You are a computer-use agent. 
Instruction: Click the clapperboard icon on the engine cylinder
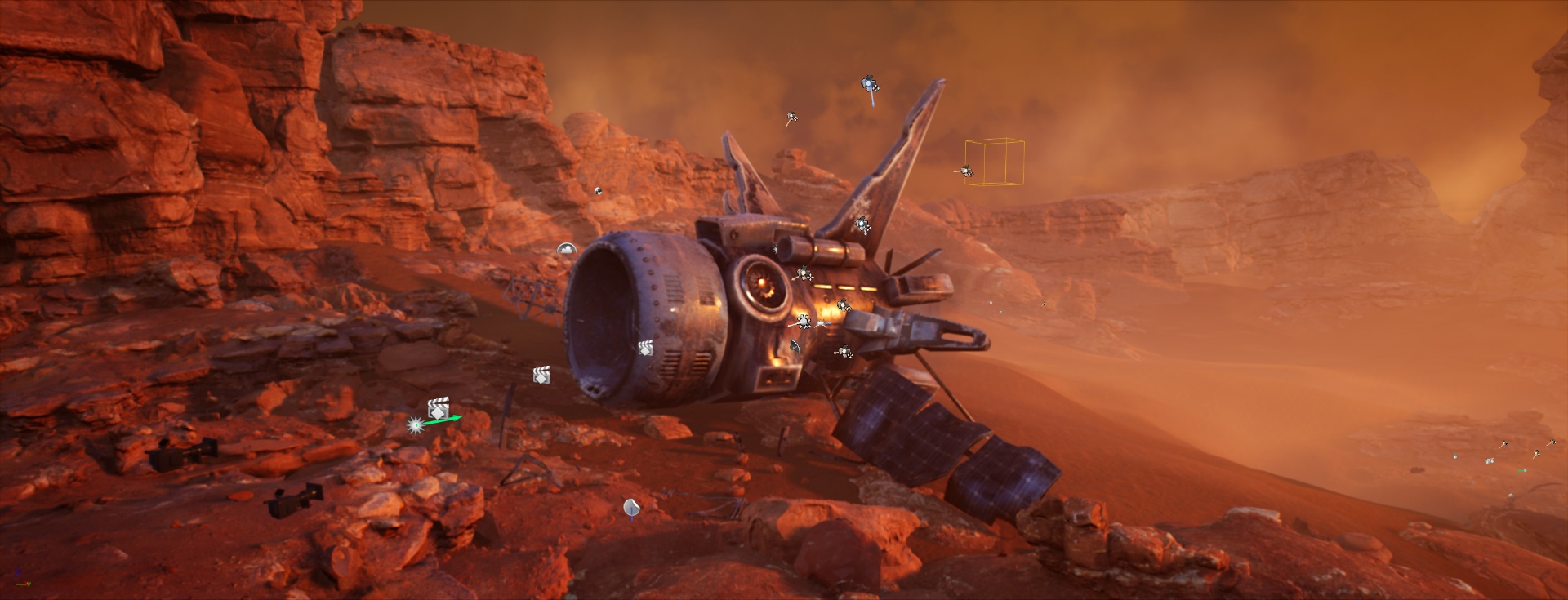click(x=645, y=349)
